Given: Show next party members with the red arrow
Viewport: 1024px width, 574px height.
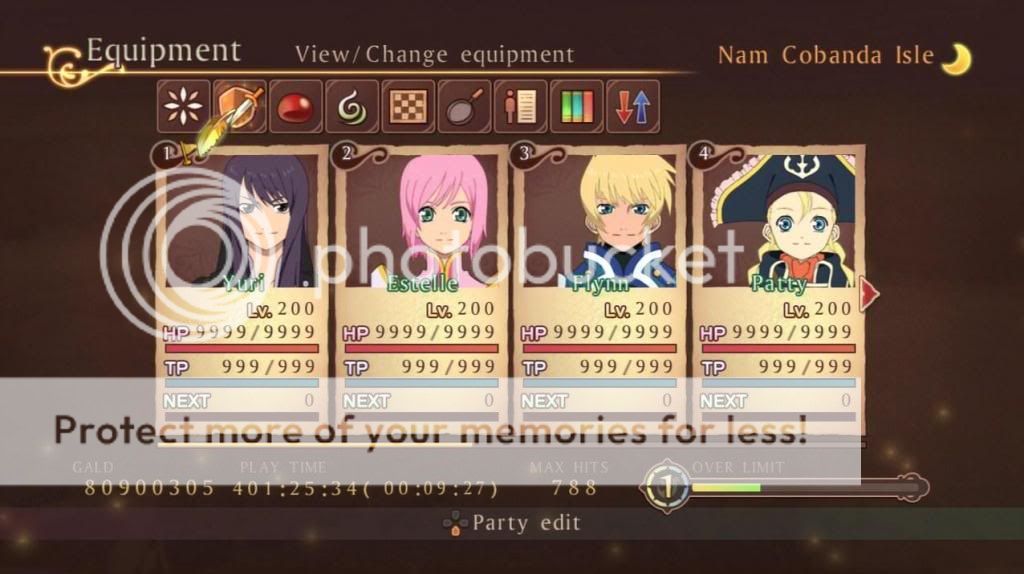Looking at the screenshot, I should pyautogui.click(x=868, y=294).
